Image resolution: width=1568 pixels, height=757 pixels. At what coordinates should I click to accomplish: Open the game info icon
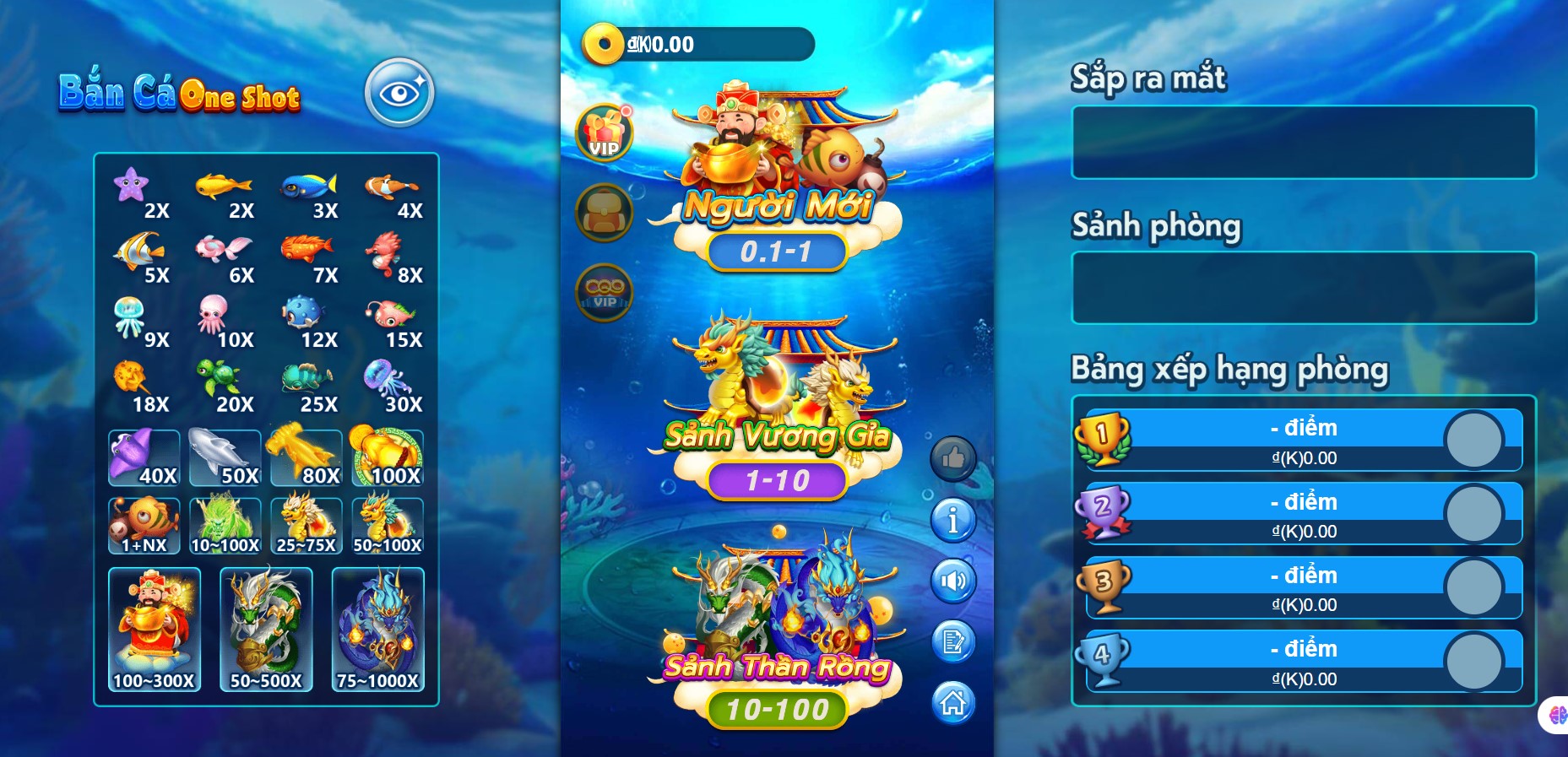tap(953, 521)
